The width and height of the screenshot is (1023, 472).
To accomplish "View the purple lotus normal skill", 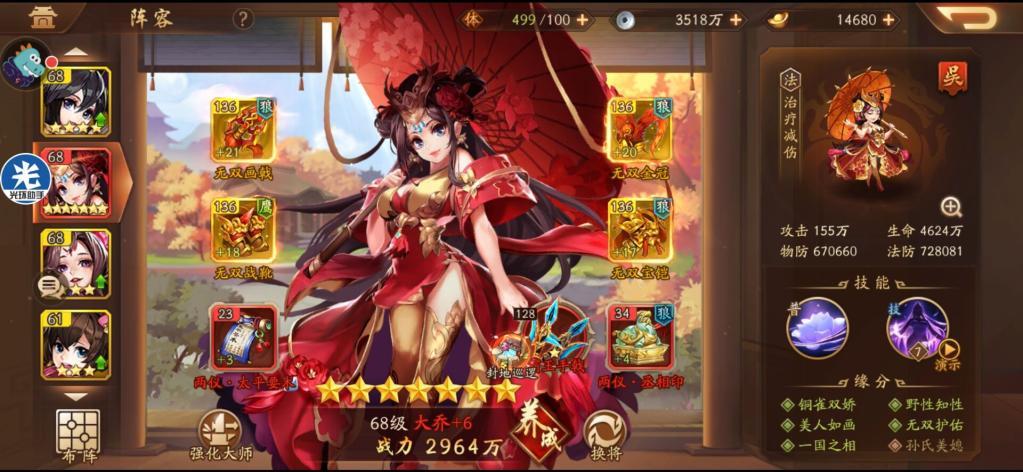I will click(x=817, y=328).
